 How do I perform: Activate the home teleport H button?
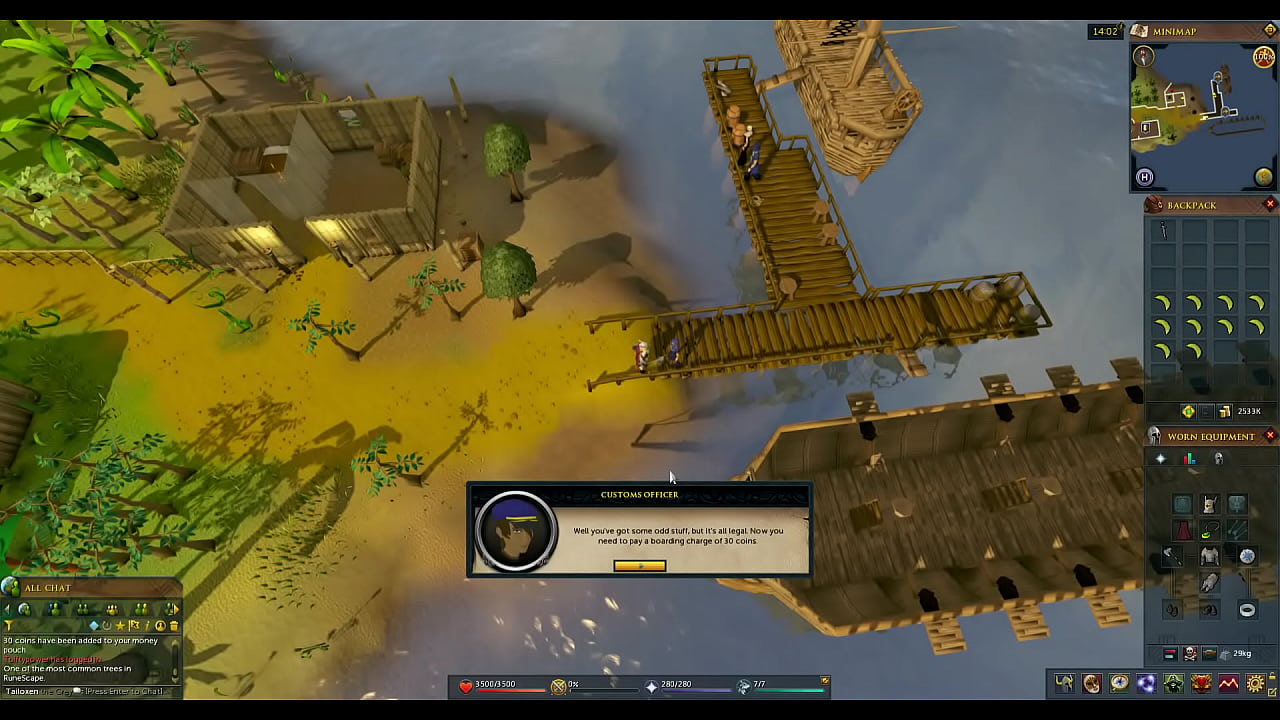(x=1145, y=178)
